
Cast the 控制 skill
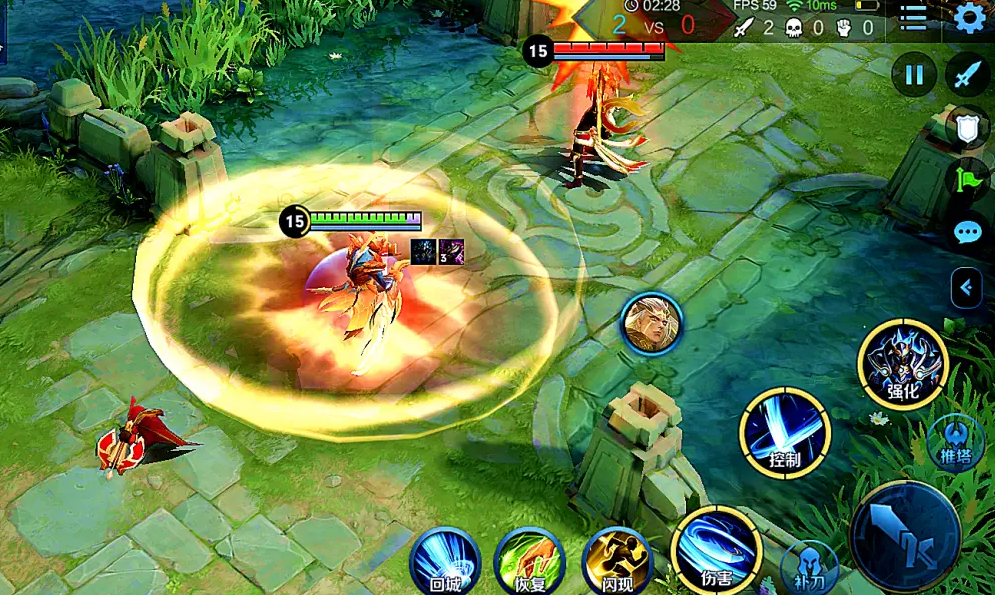click(x=785, y=433)
